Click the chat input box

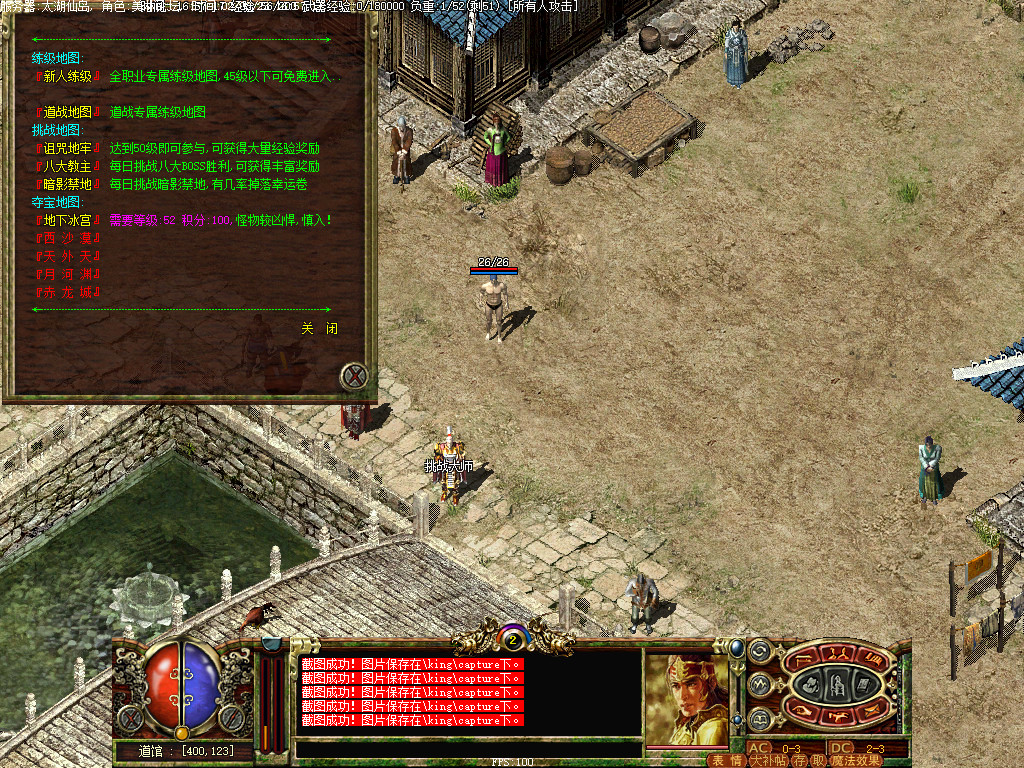point(468,748)
